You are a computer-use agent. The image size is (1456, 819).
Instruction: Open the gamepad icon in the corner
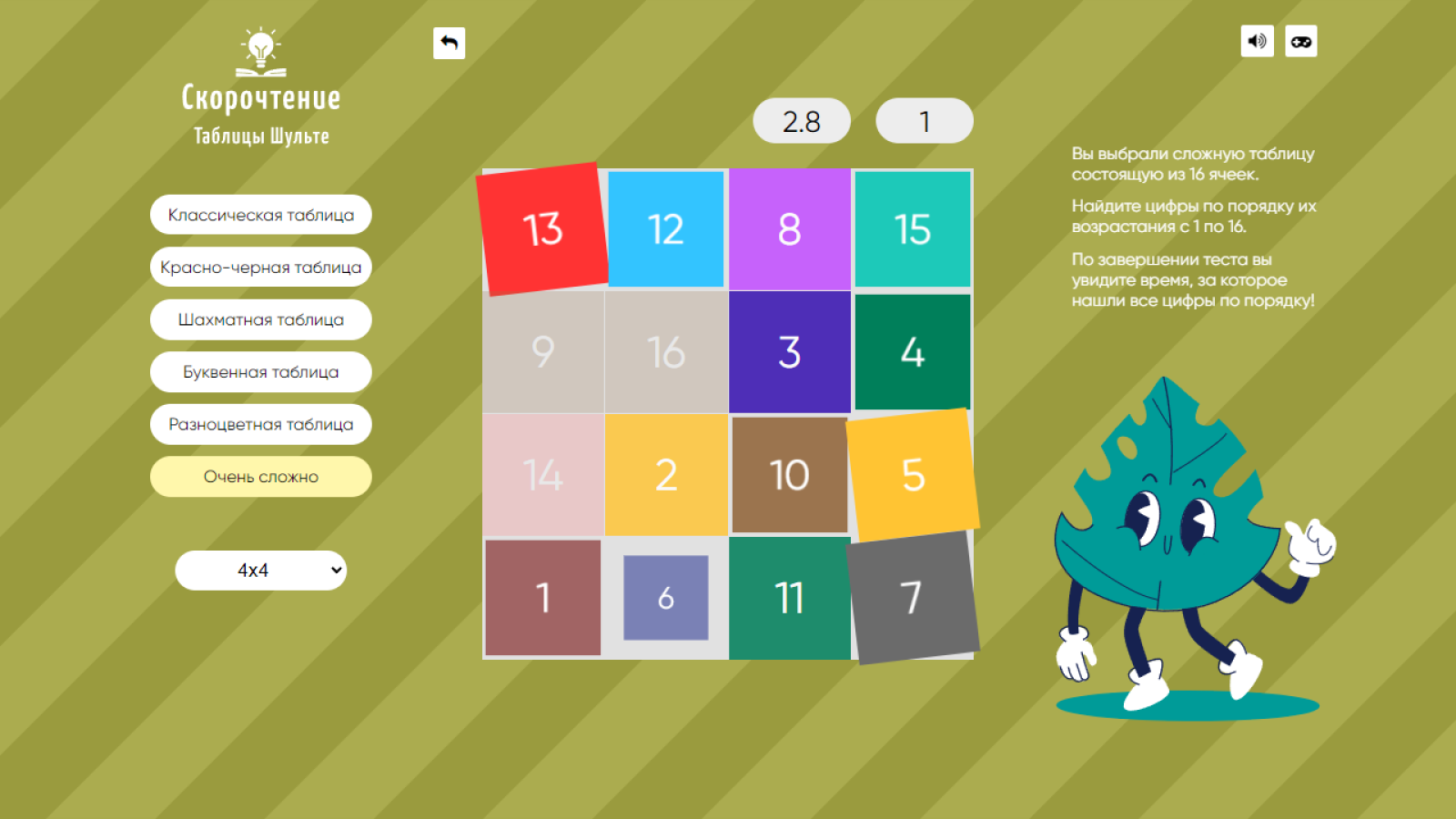pos(1300,42)
